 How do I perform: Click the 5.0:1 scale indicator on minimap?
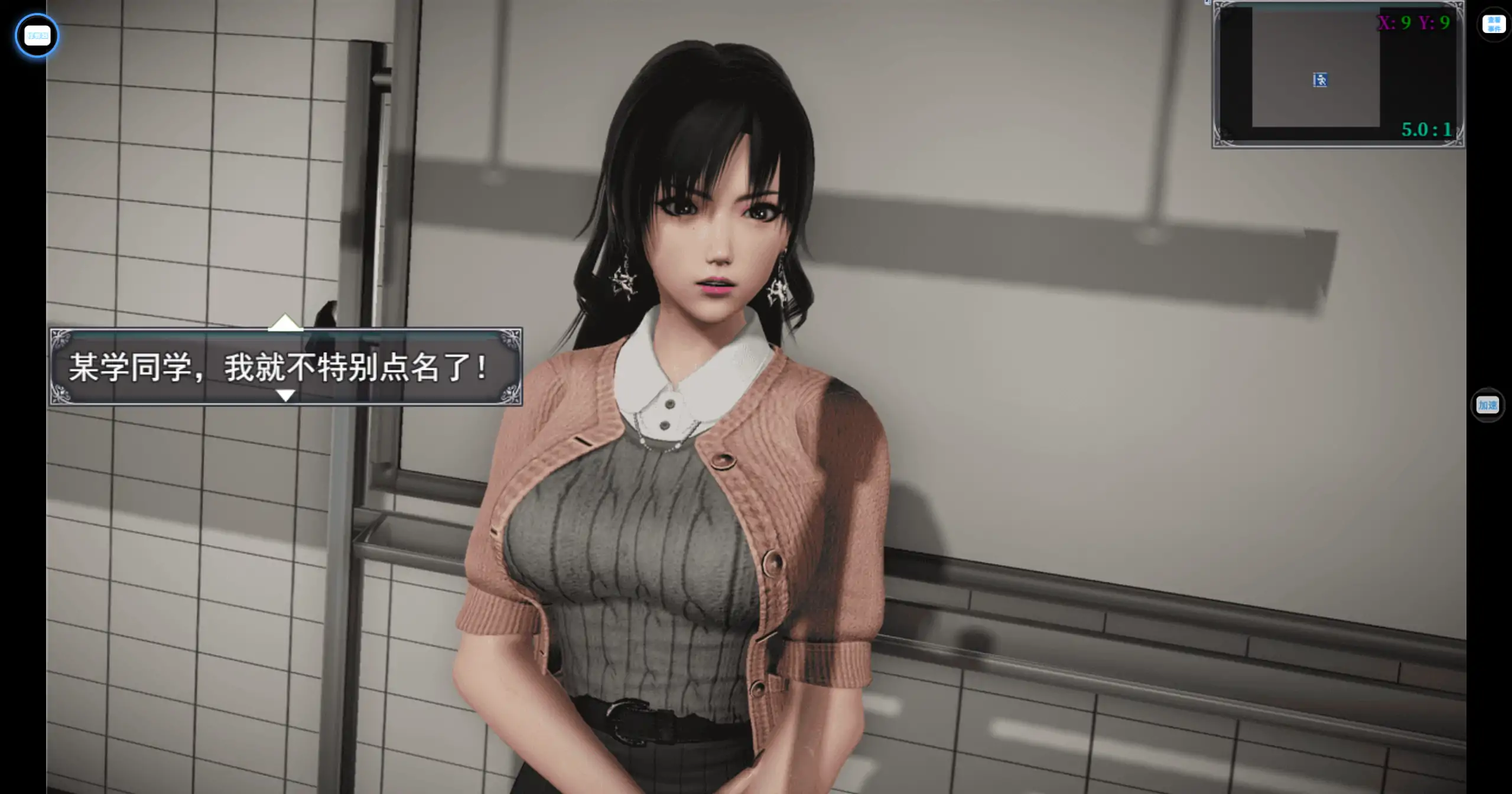tap(1426, 129)
